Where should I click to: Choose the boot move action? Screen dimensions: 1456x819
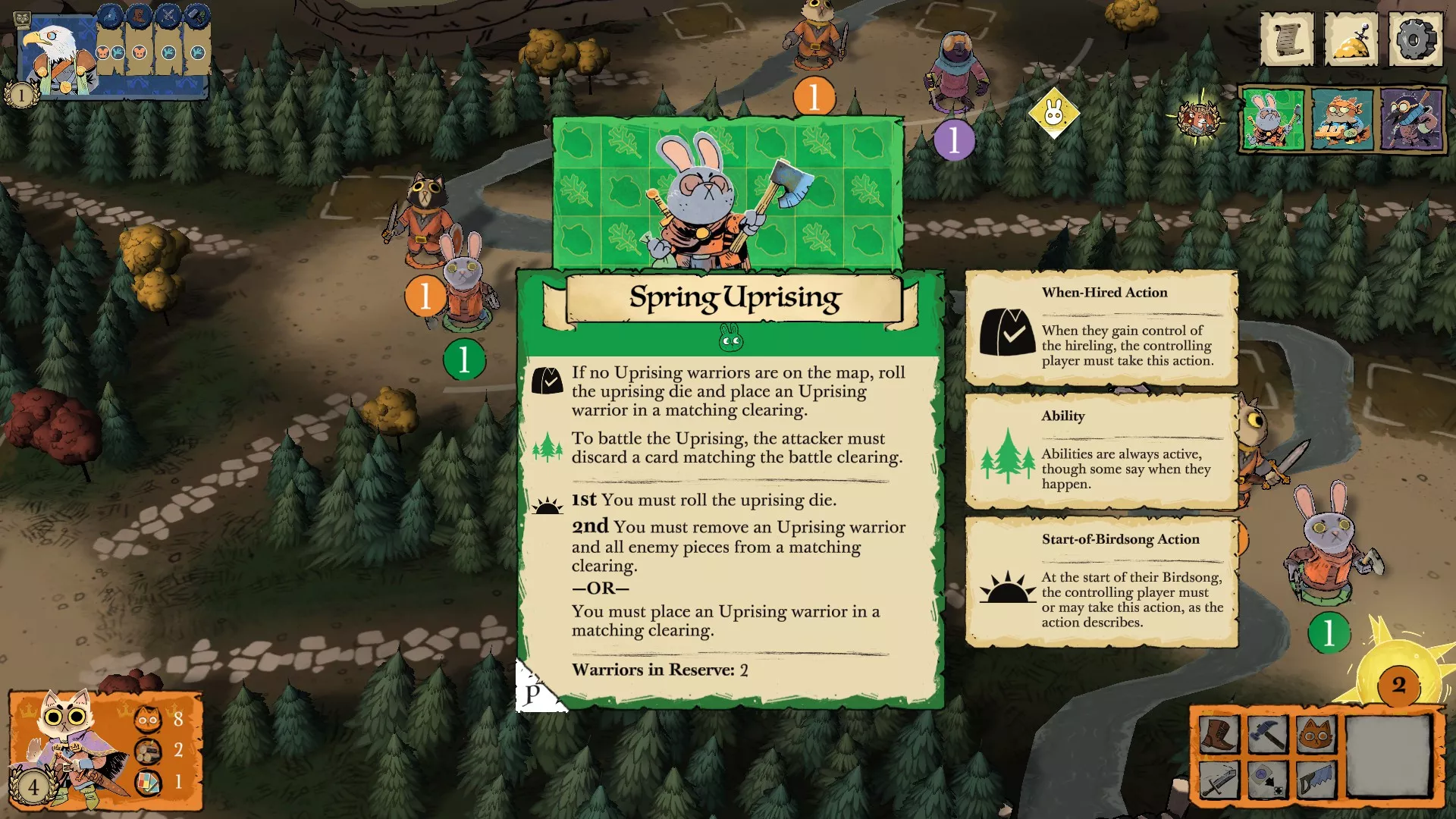1219,734
